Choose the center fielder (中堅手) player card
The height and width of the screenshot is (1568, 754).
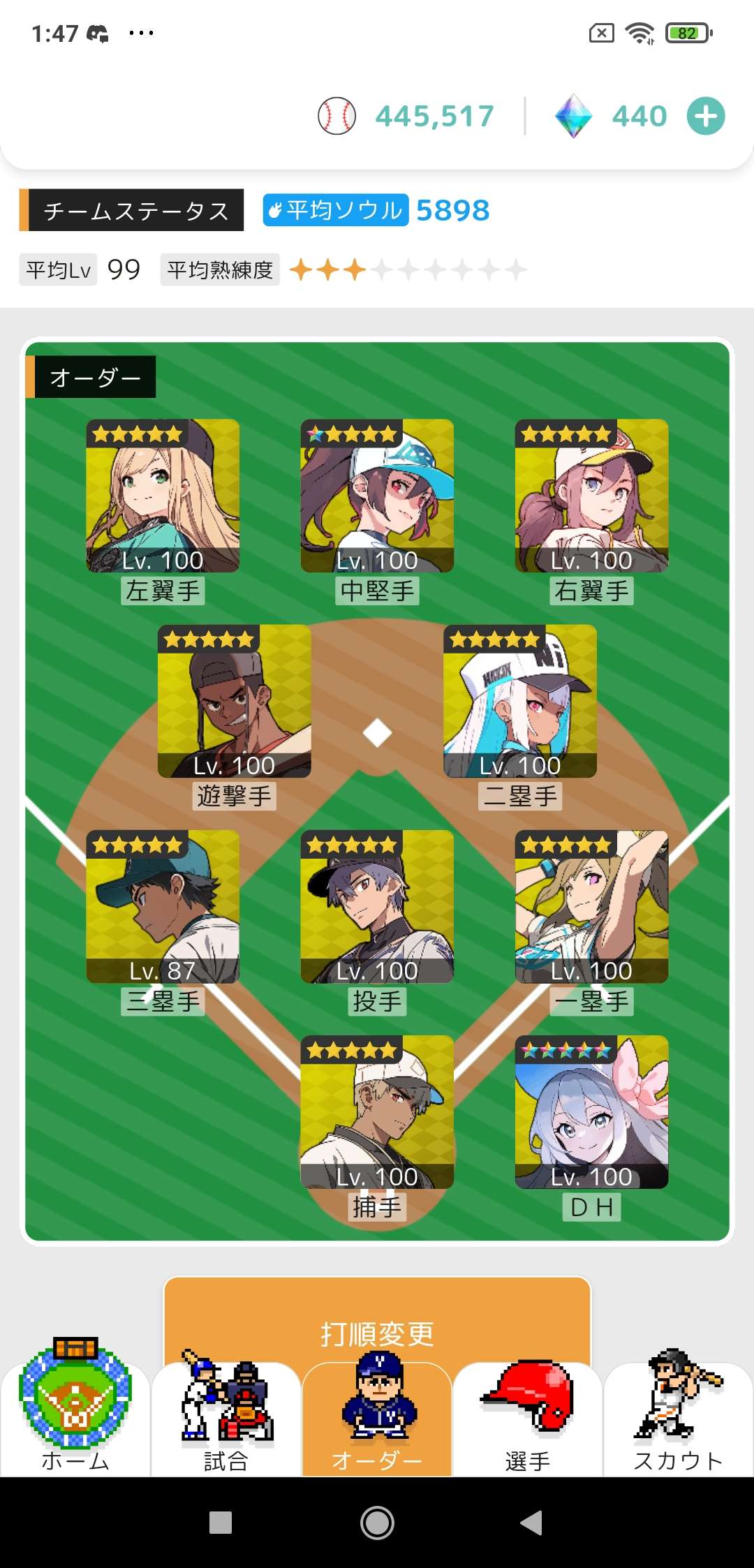pos(377,496)
